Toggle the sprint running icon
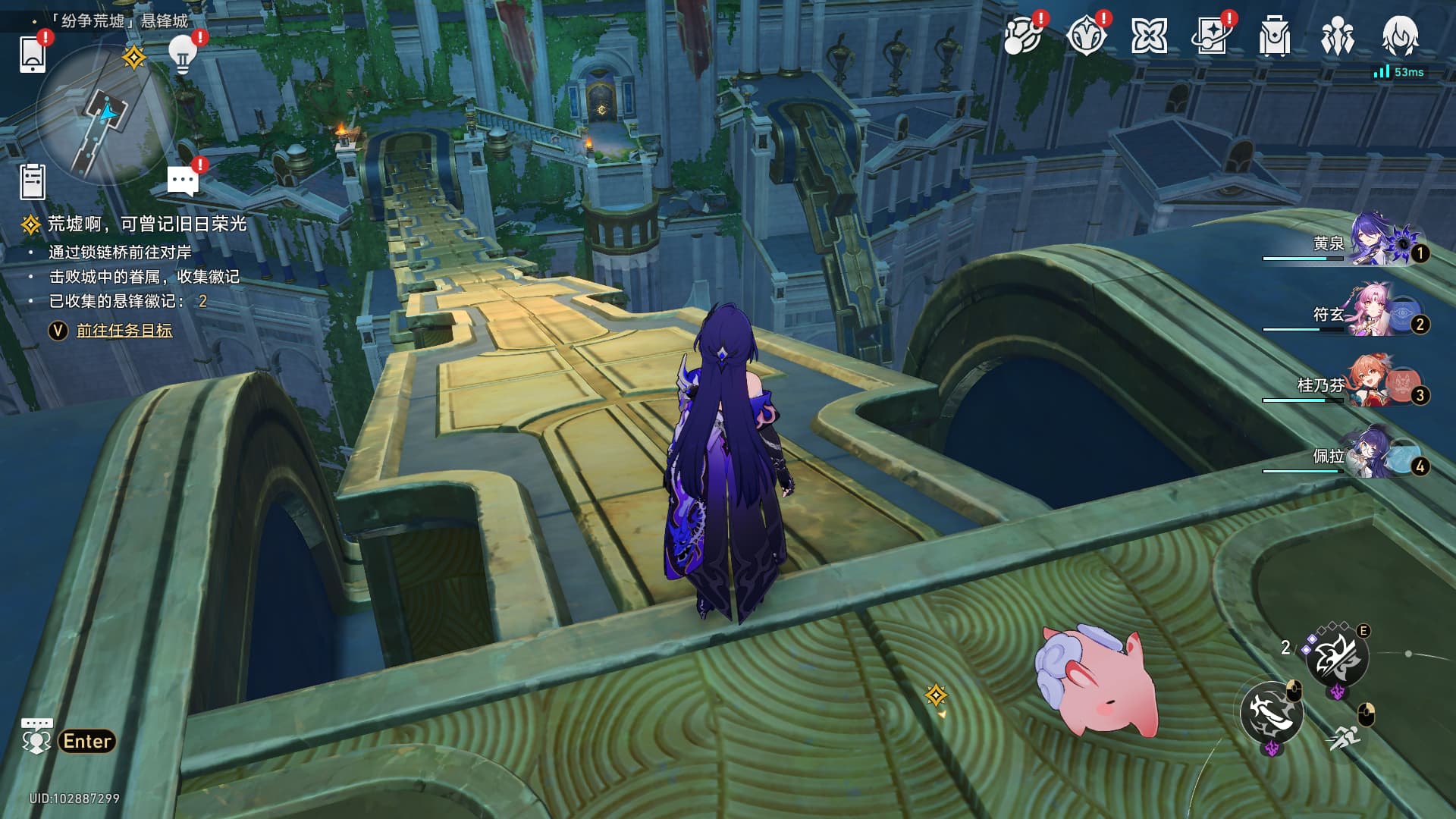Image resolution: width=1456 pixels, height=819 pixels. (1345, 736)
